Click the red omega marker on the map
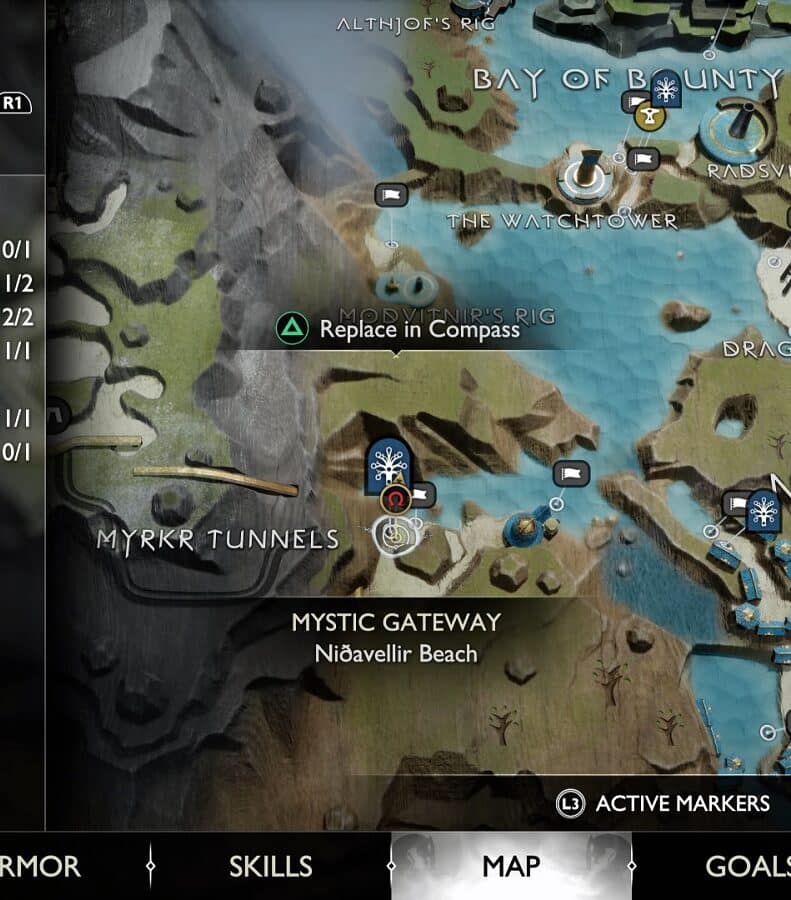 pyautogui.click(x=396, y=498)
